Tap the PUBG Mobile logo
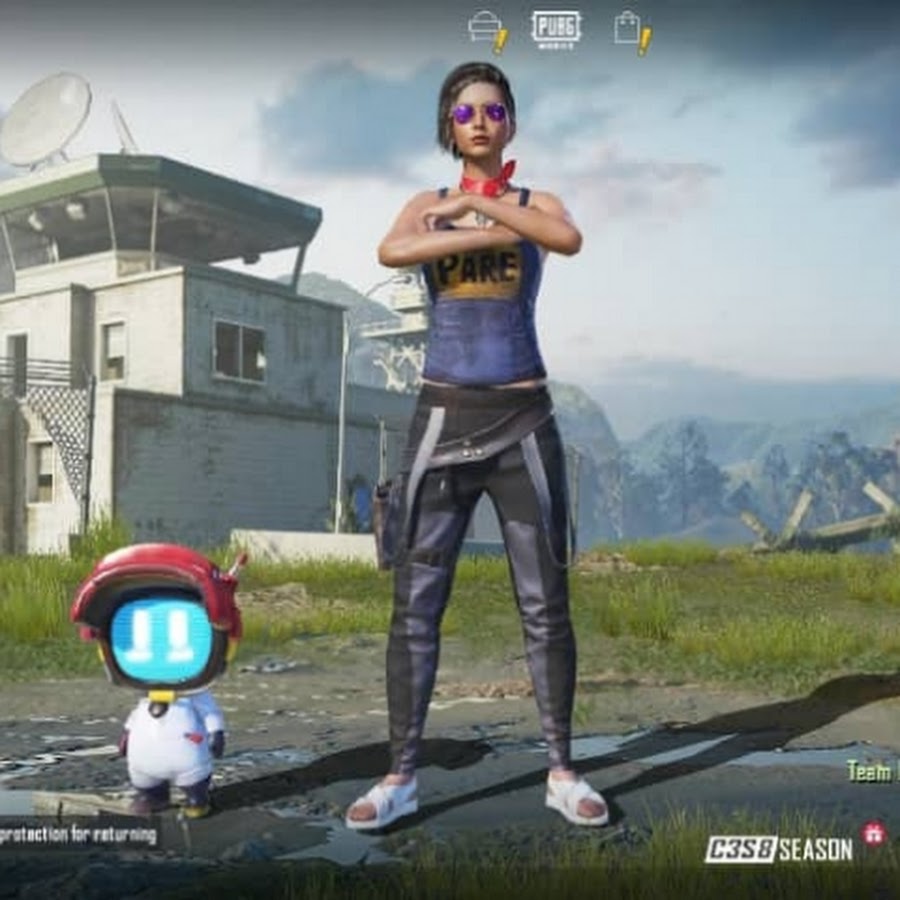 [x=555, y=27]
